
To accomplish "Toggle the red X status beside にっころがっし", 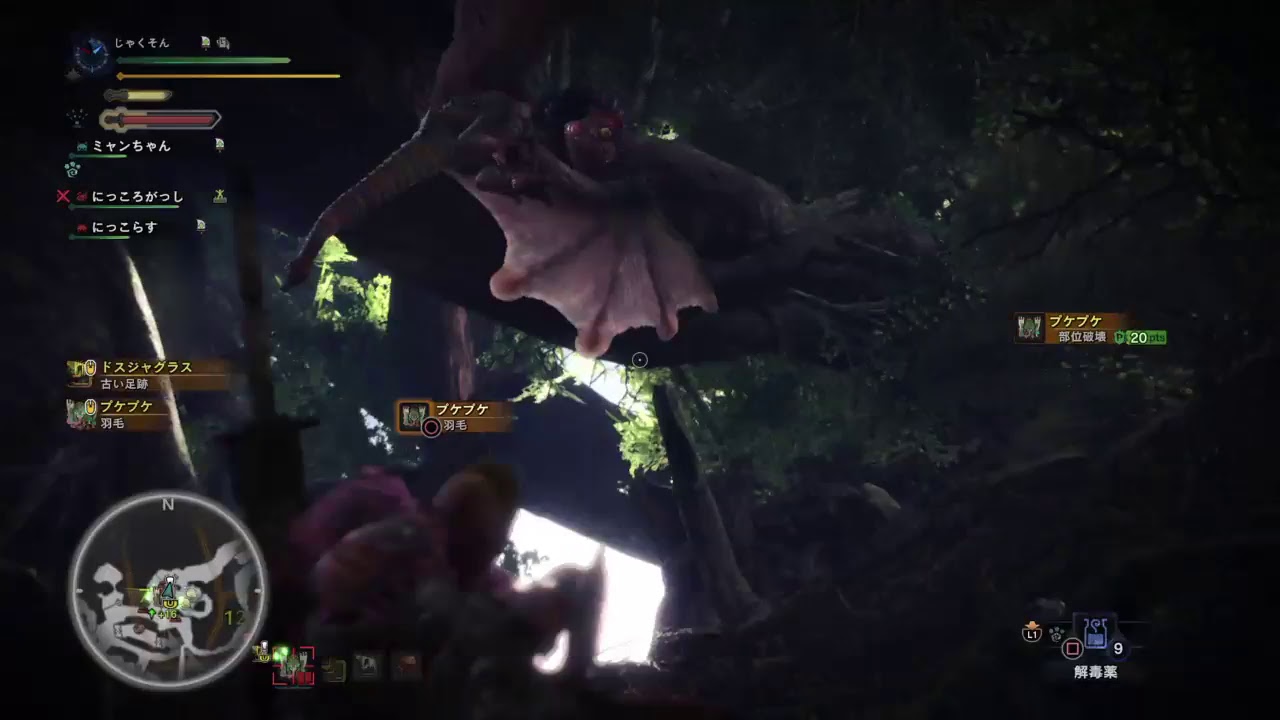I will (x=63, y=196).
